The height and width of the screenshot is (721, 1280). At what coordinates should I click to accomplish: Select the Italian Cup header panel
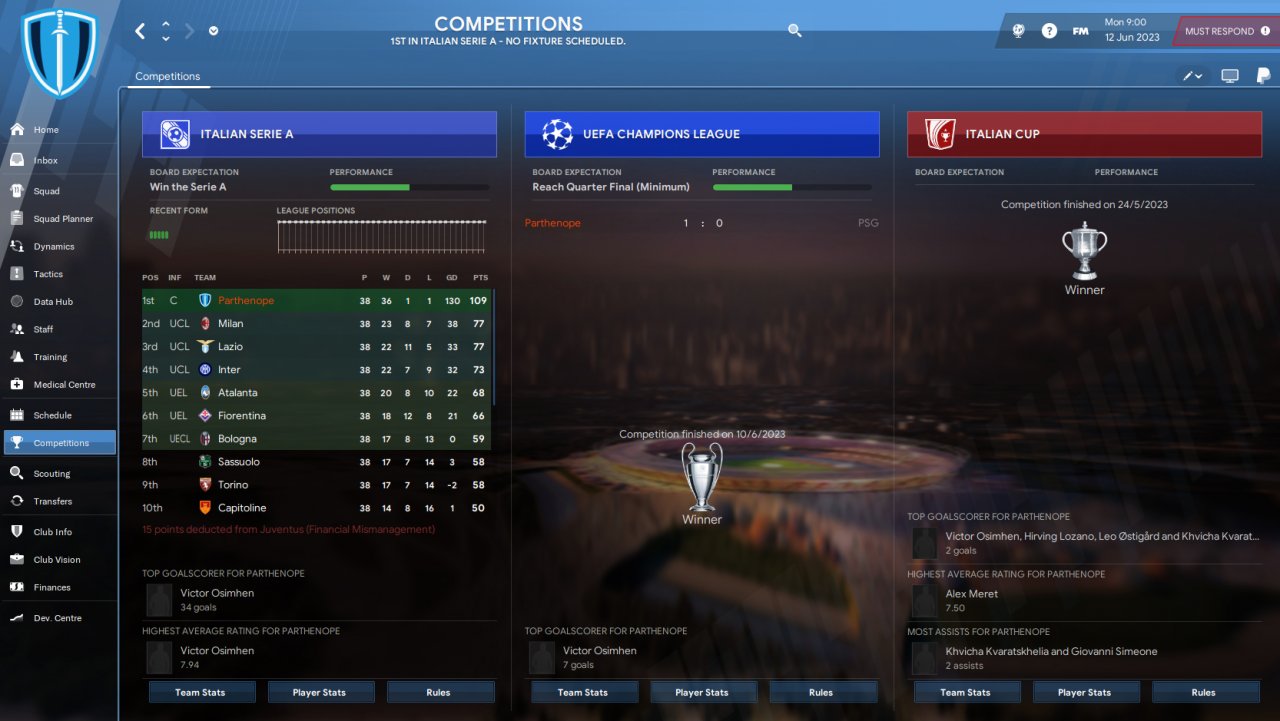click(1084, 134)
